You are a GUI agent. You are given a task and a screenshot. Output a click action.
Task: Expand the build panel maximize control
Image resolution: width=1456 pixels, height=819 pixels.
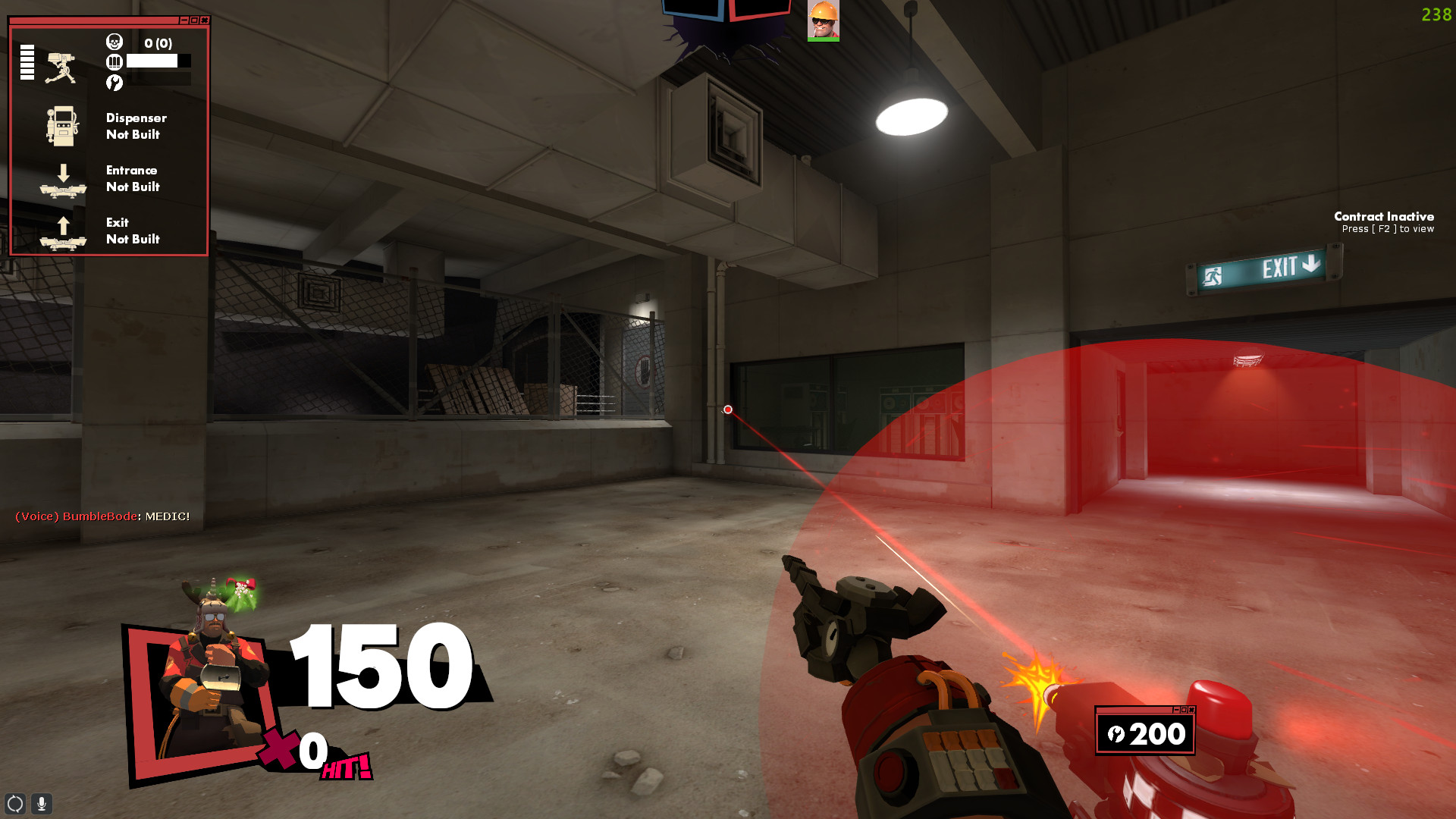tap(194, 20)
